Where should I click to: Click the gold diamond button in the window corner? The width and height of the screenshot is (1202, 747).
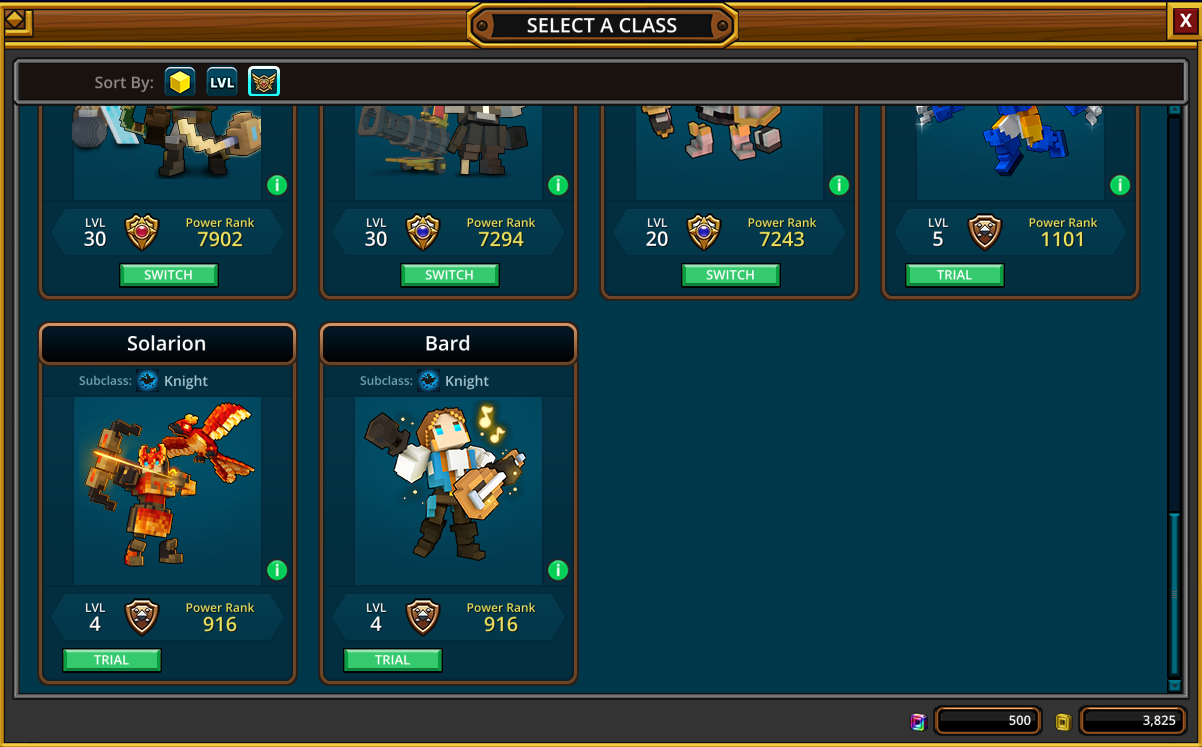(18, 22)
